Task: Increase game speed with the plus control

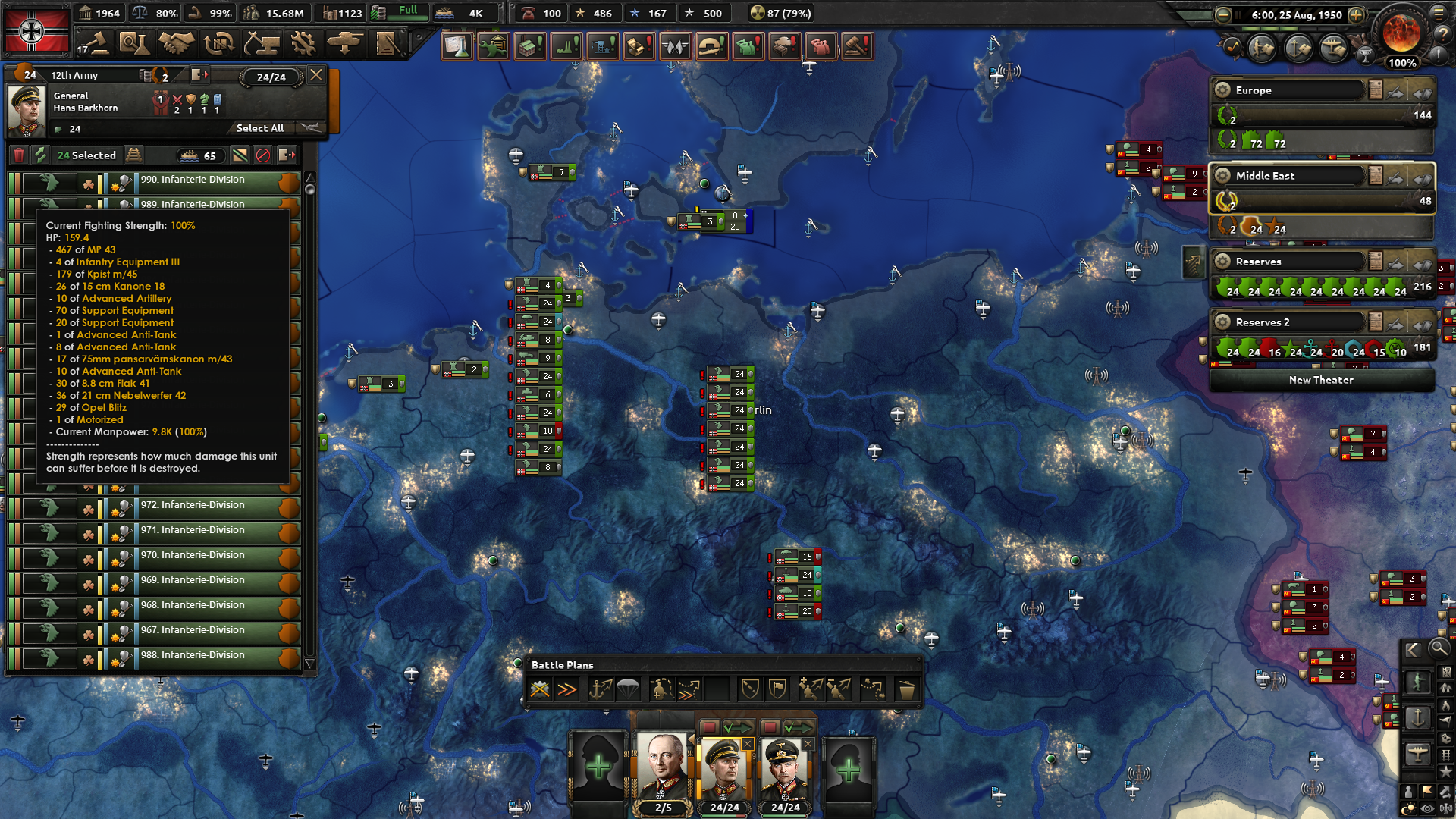Action: coord(1355,14)
